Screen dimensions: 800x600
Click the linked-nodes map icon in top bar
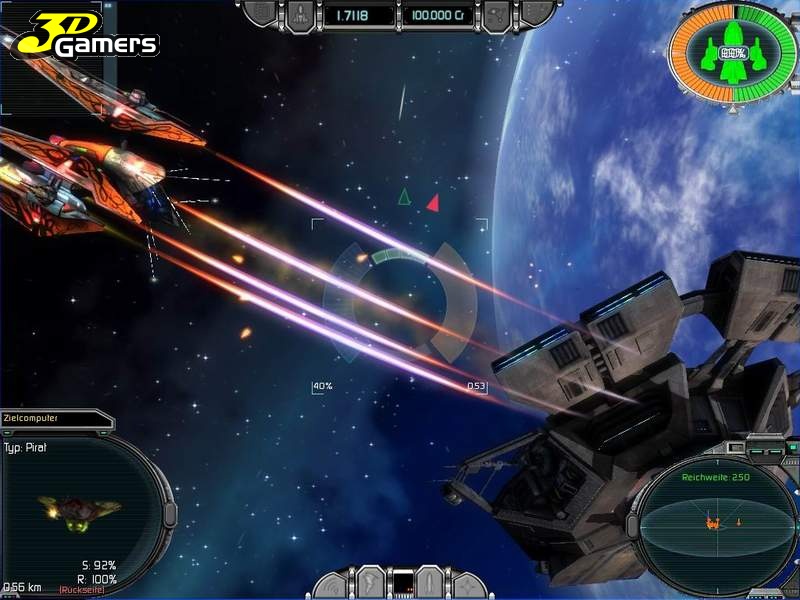click(x=495, y=15)
